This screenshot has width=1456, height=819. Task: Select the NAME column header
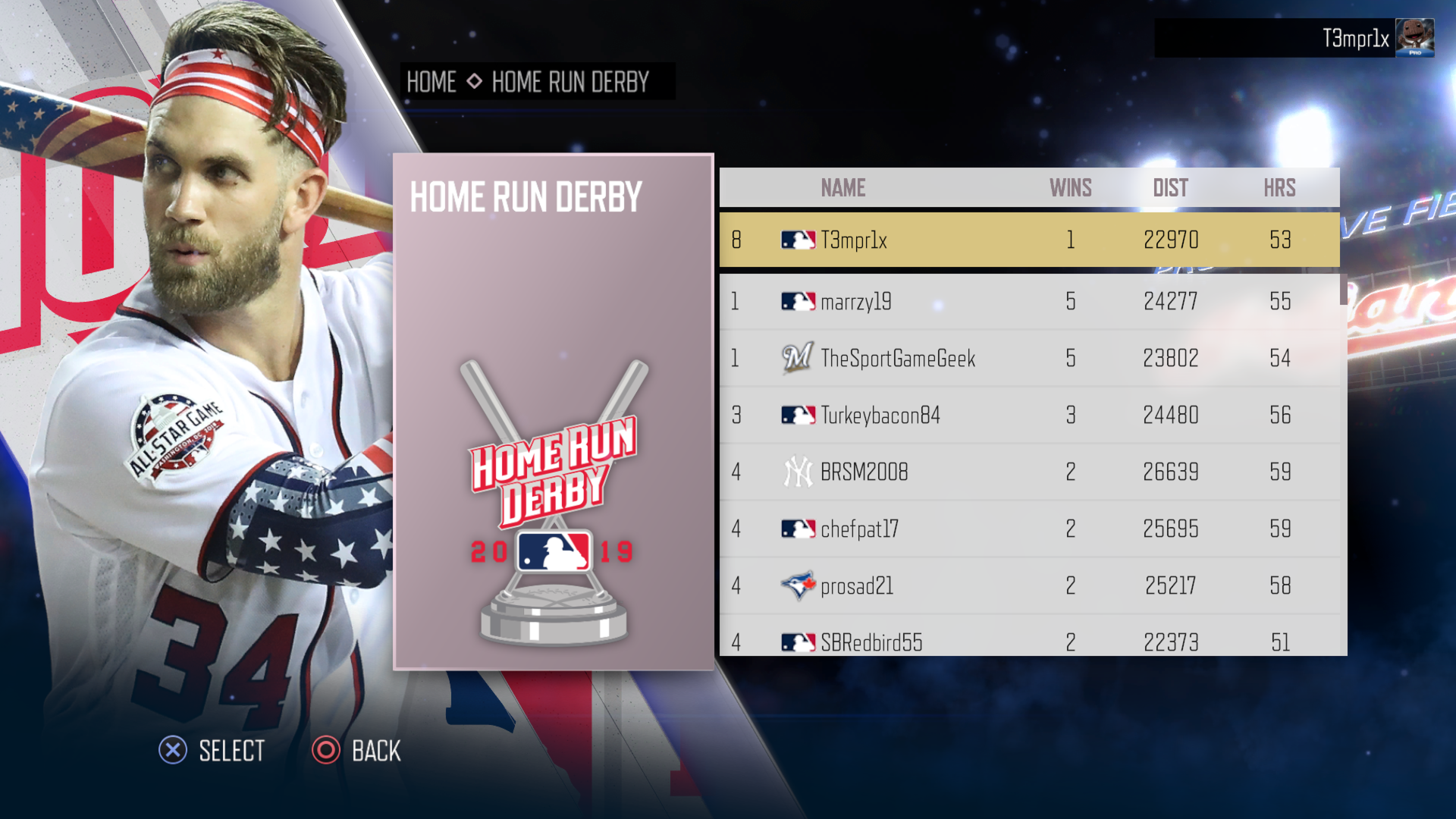(842, 187)
